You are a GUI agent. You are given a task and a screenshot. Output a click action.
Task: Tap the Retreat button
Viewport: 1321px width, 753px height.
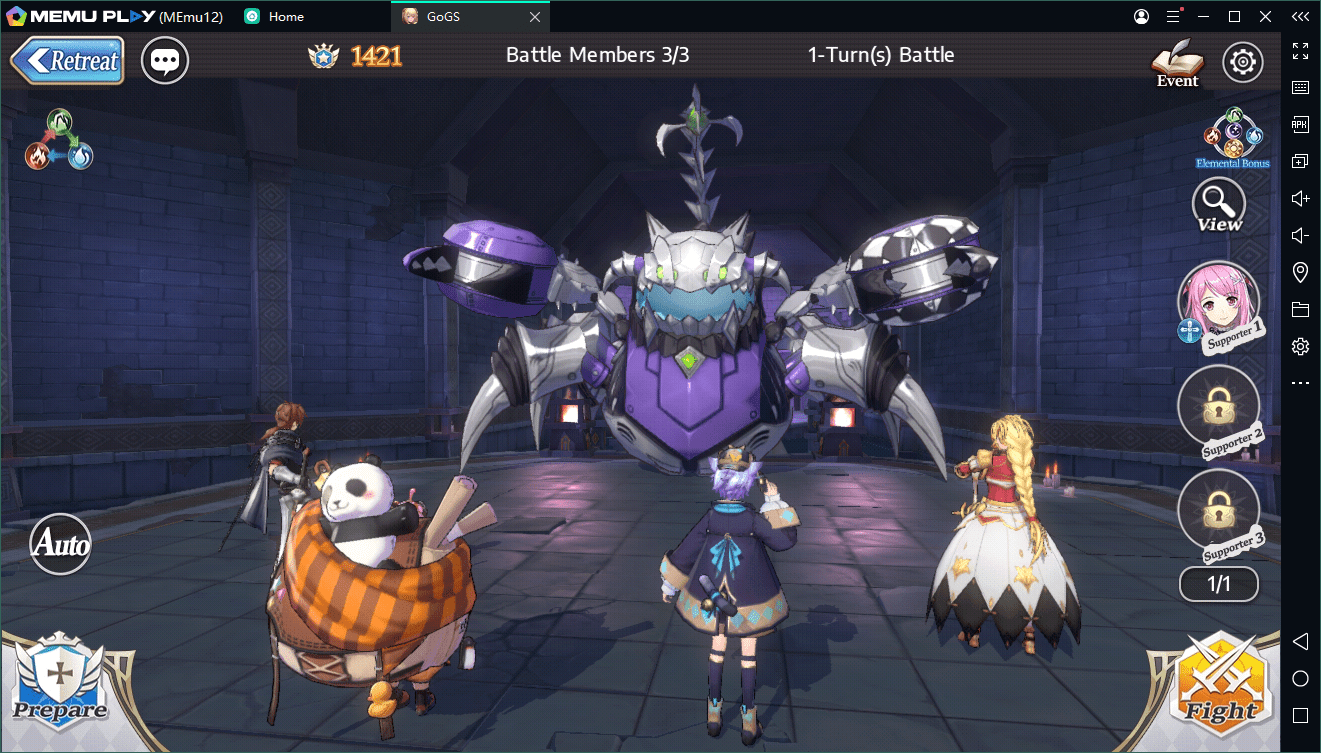point(67,60)
